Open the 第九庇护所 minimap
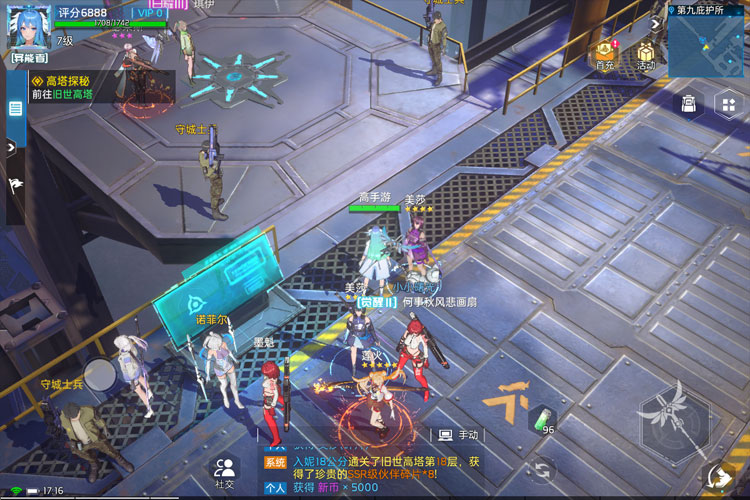 pos(706,43)
